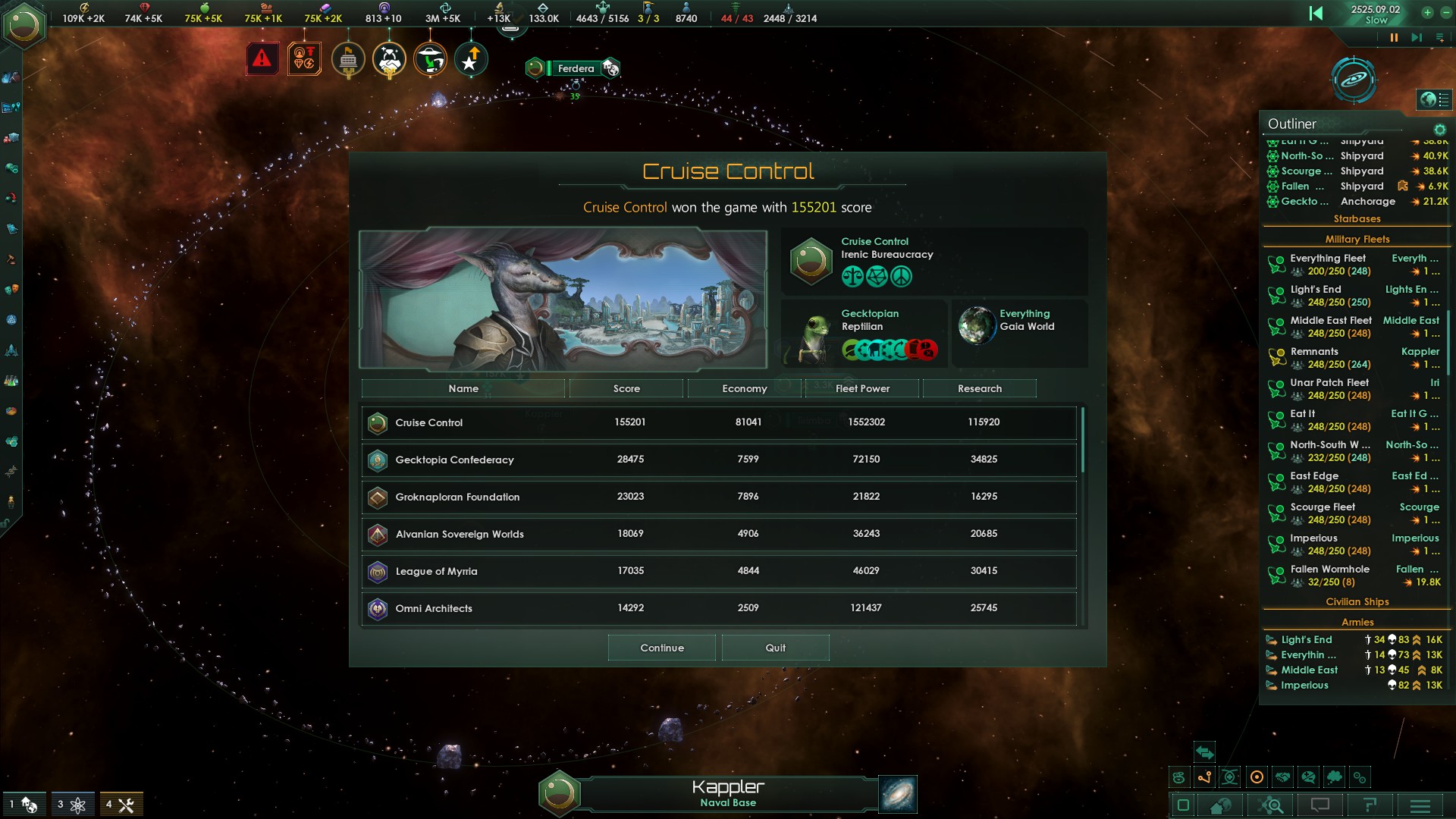Image resolution: width=1456 pixels, height=819 pixels.
Task: Continue playing after the victory screen
Action: (661, 648)
